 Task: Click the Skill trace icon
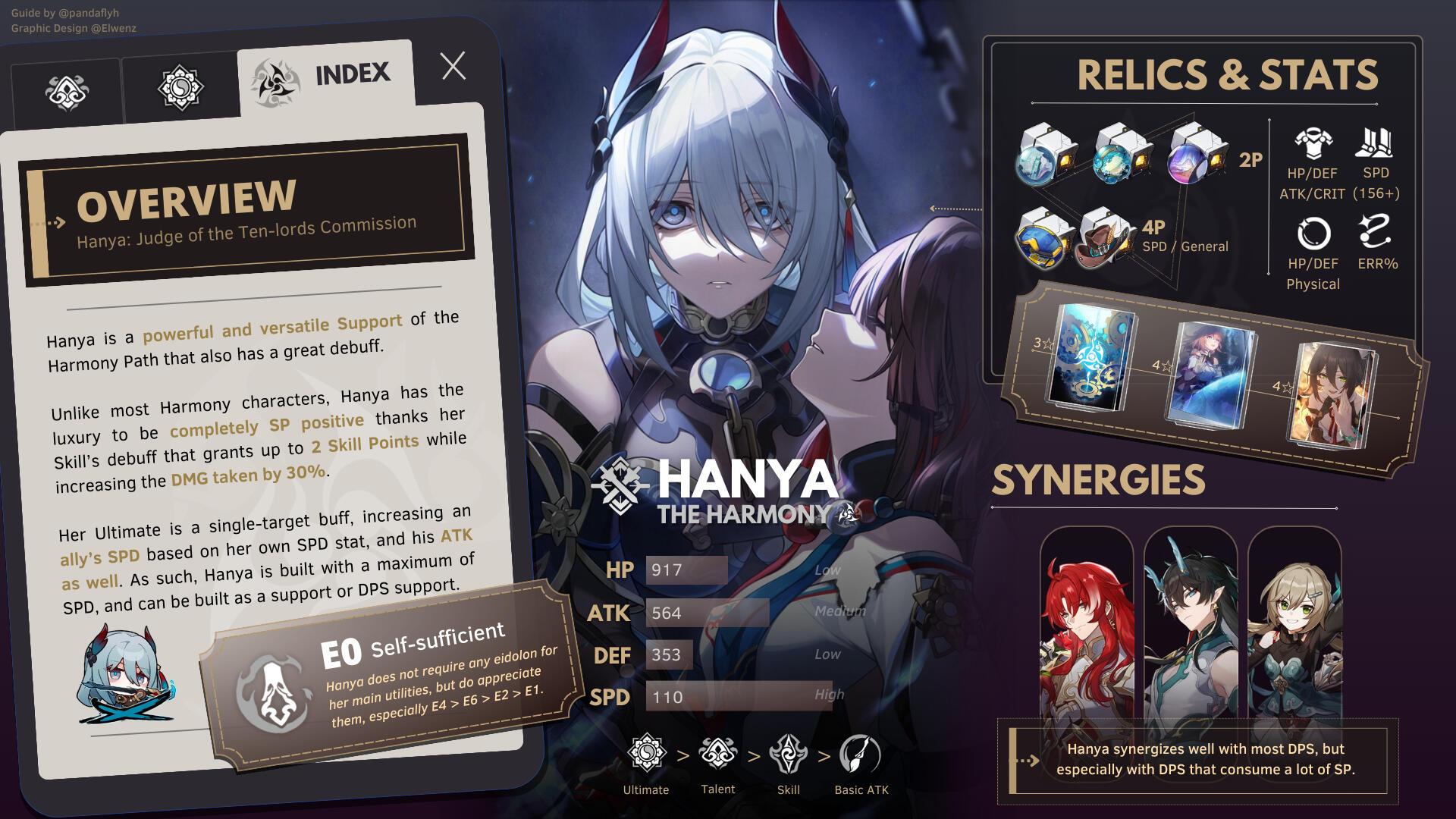pyautogui.click(x=788, y=754)
